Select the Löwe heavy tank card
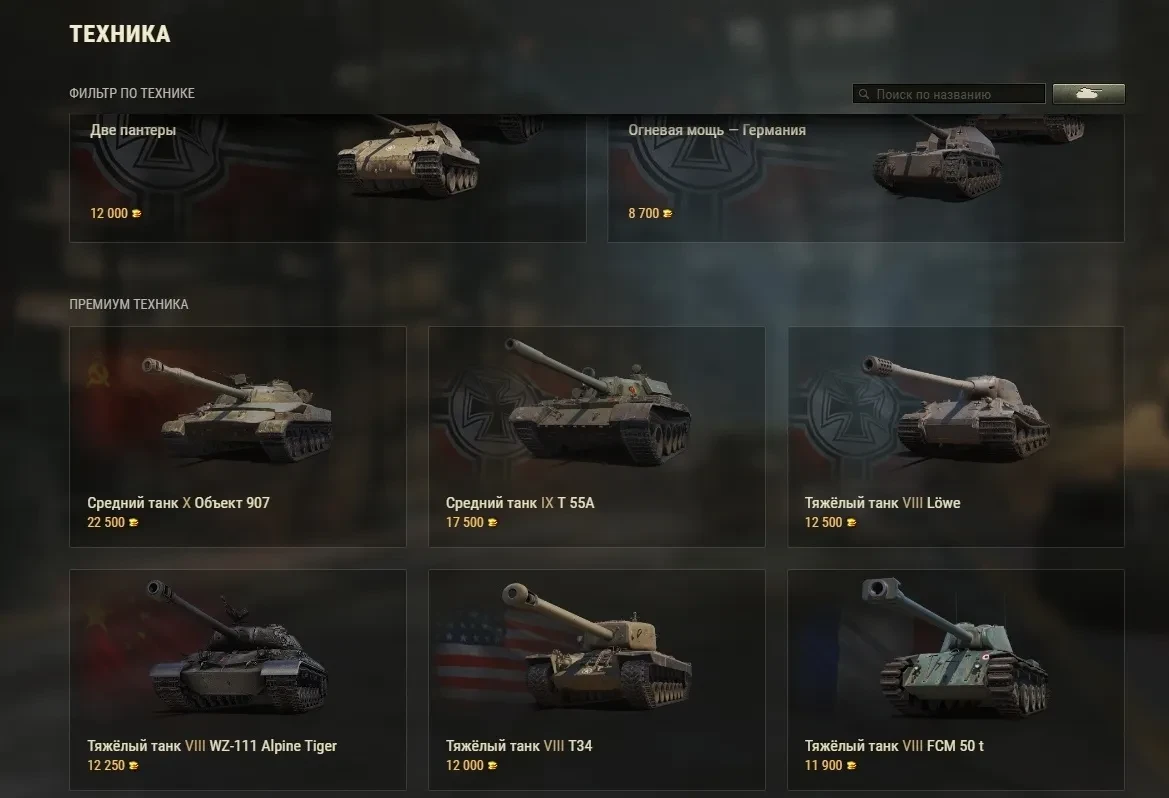The width and height of the screenshot is (1169, 798). pyautogui.click(x=956, y=437)
